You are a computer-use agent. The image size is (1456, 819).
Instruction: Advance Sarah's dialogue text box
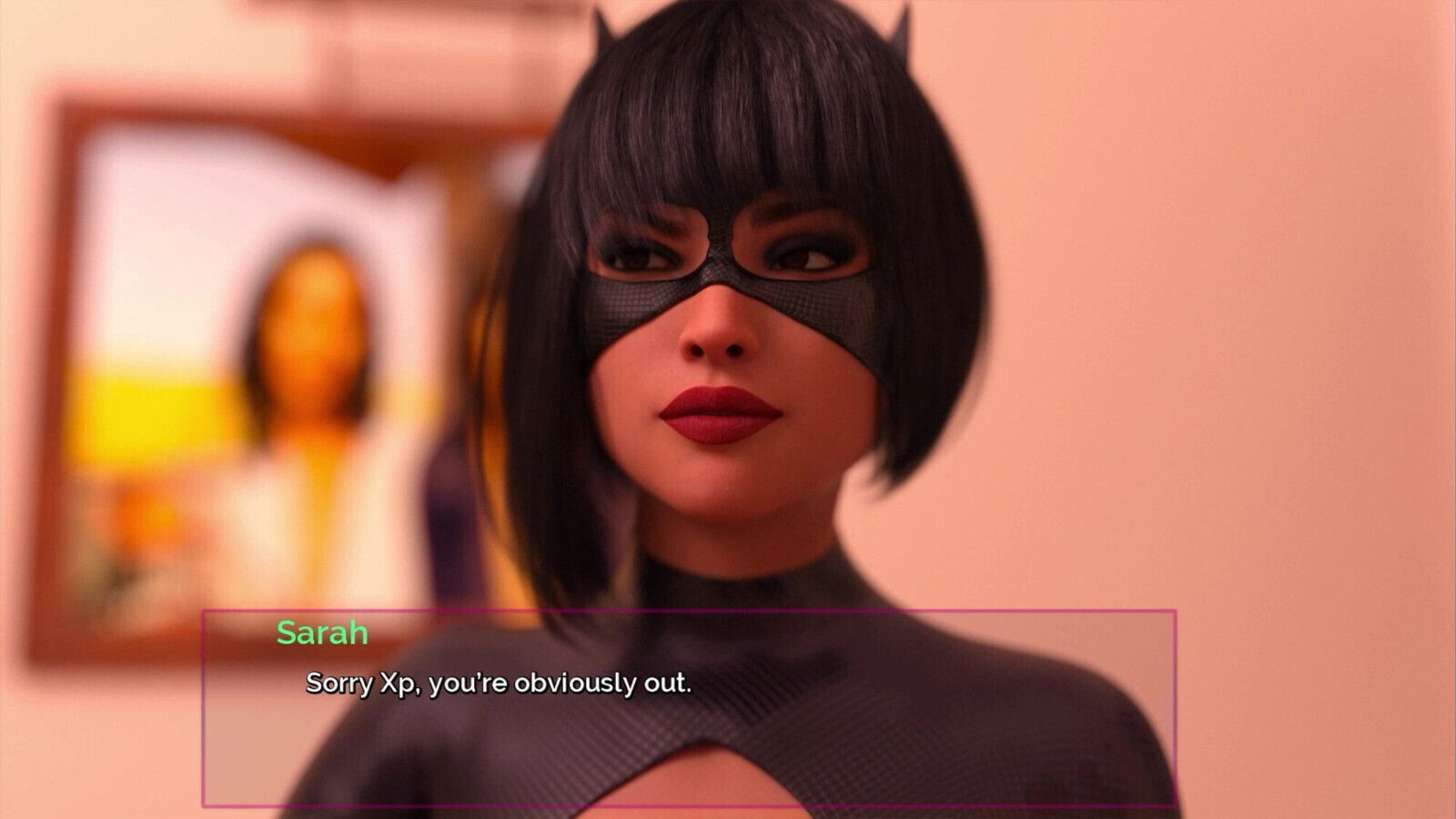coord(688,707)
